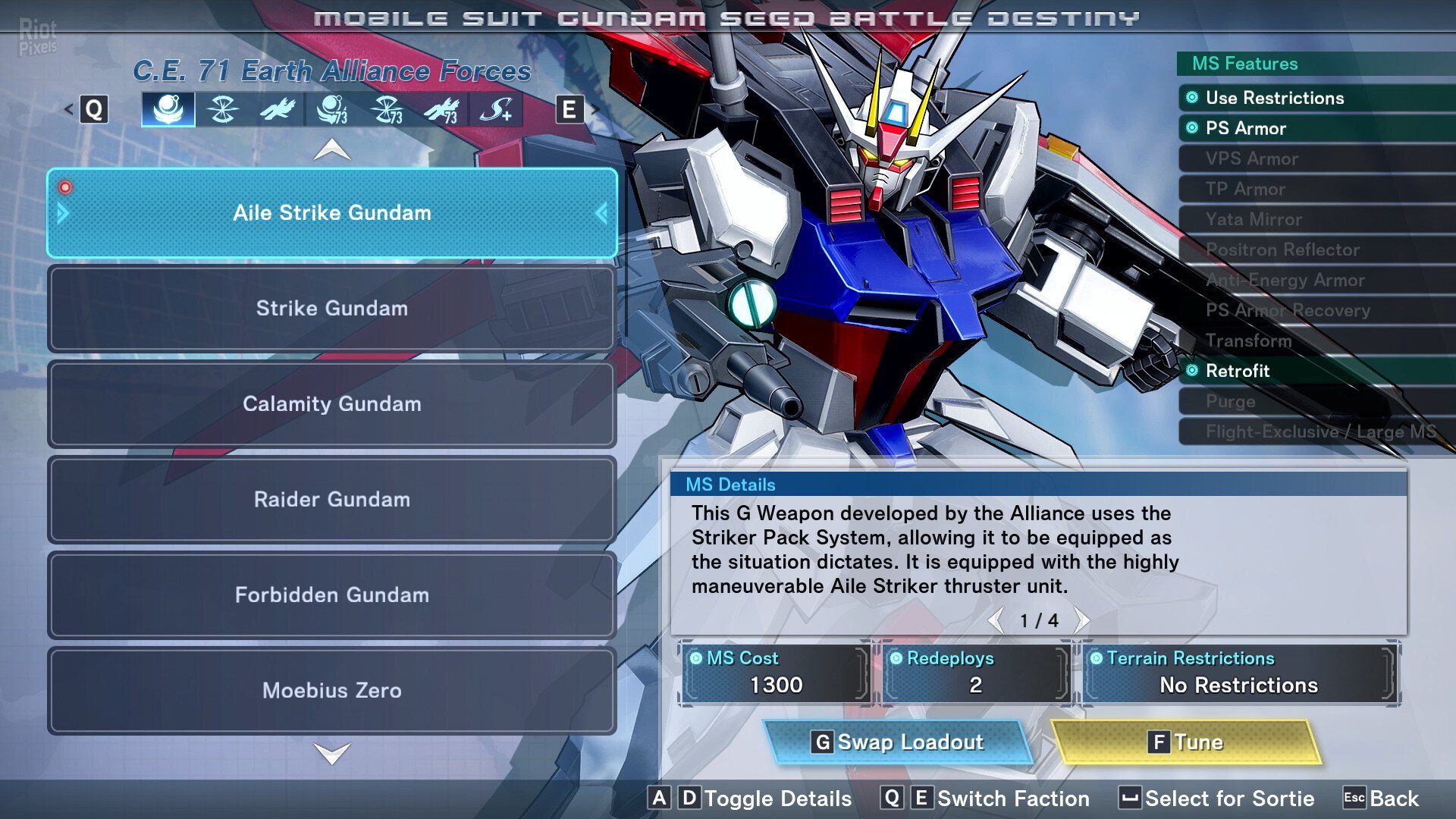Go Back from the MS selection screen
Image resolution: width=1456 pixels, height=819 pixels.
tap(1381, 799)
